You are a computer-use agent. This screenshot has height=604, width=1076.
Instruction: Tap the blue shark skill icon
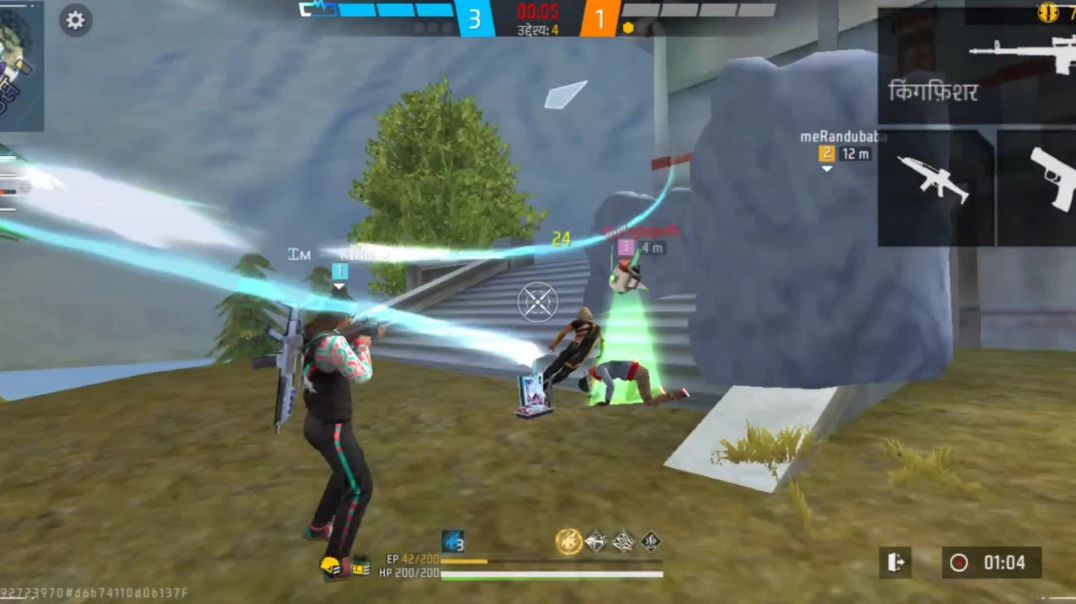coord(453,542)
